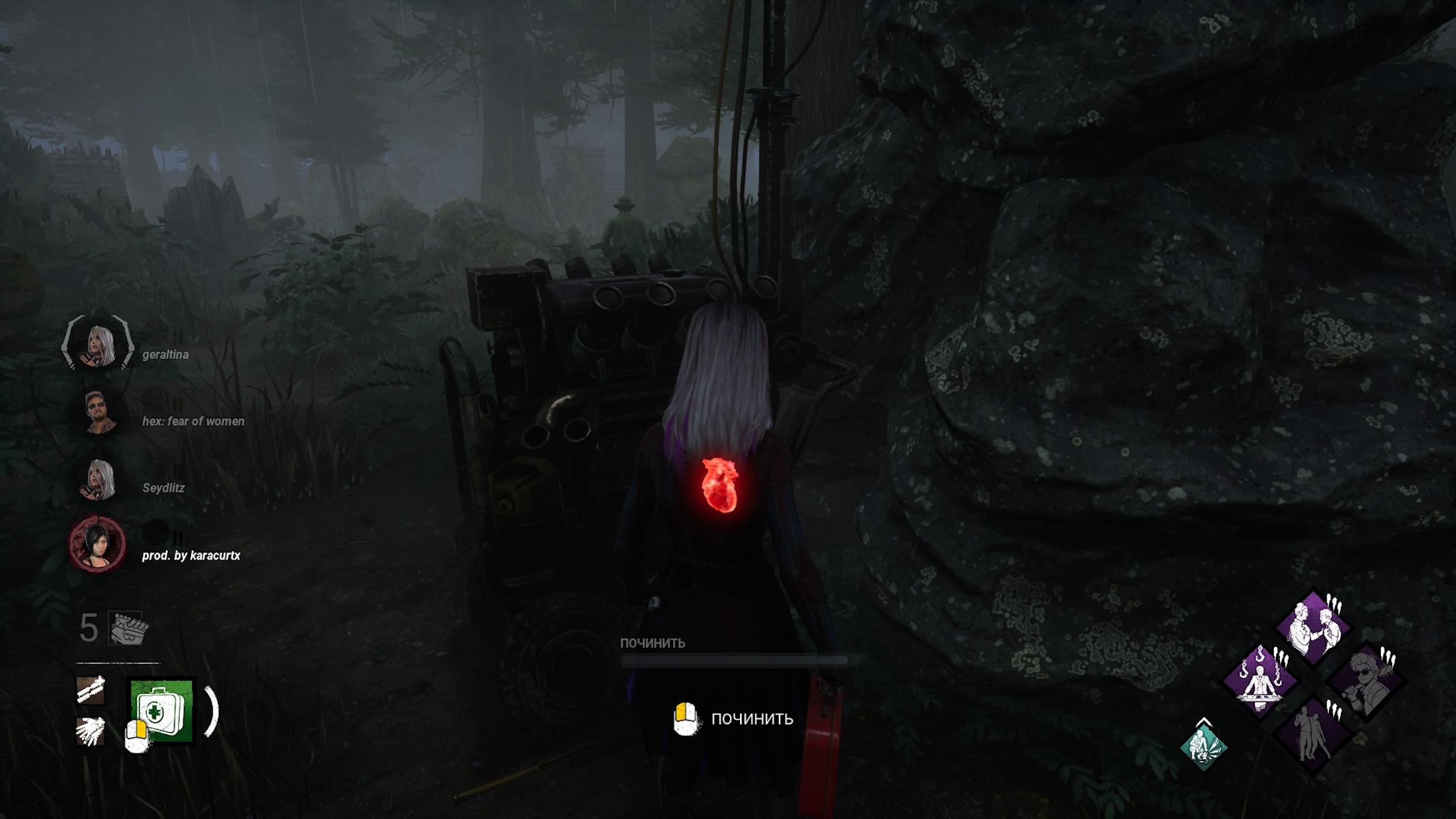Click the teal crouching figure ability icon
The height and width of the screenshot is (819, 1456).
1204,746
